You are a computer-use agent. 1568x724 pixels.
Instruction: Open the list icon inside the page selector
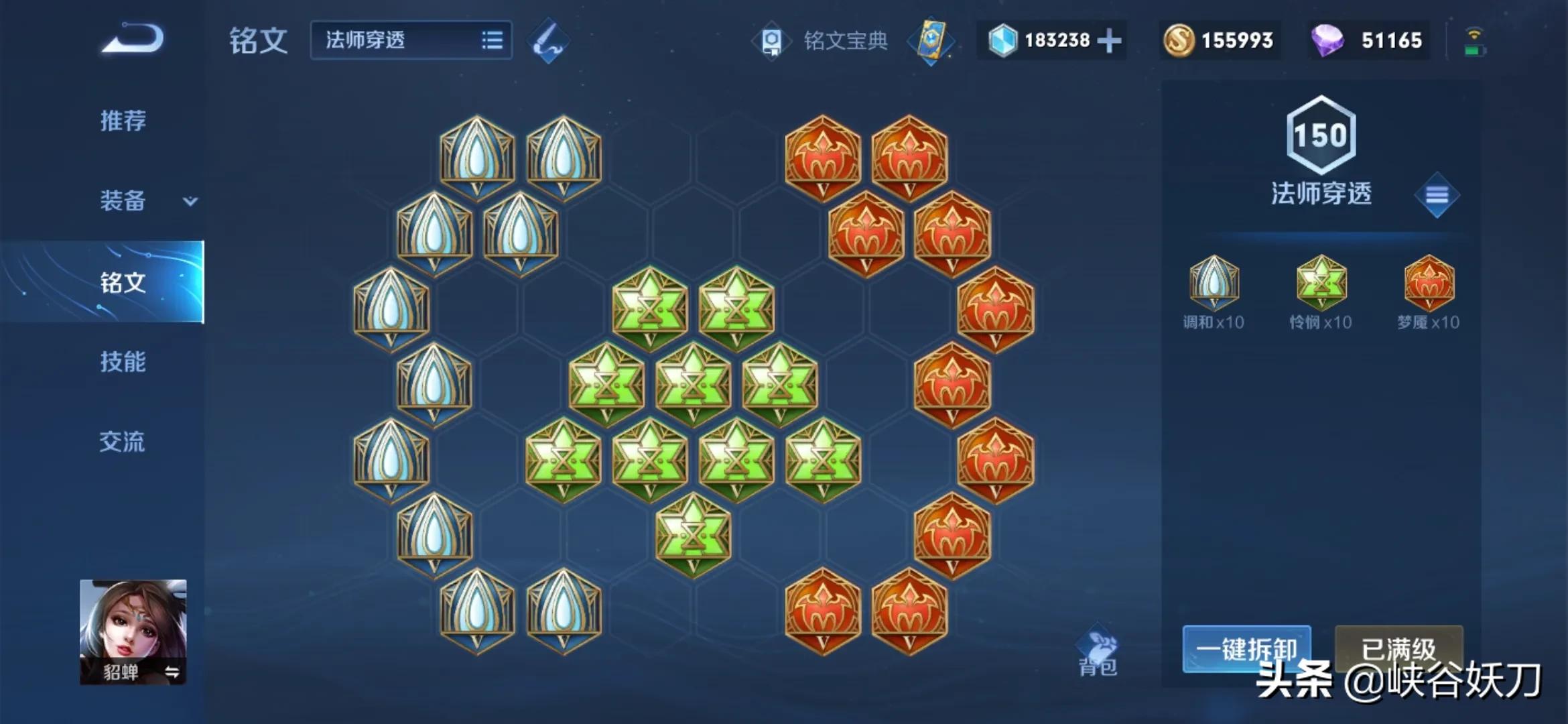pos(493,42)
